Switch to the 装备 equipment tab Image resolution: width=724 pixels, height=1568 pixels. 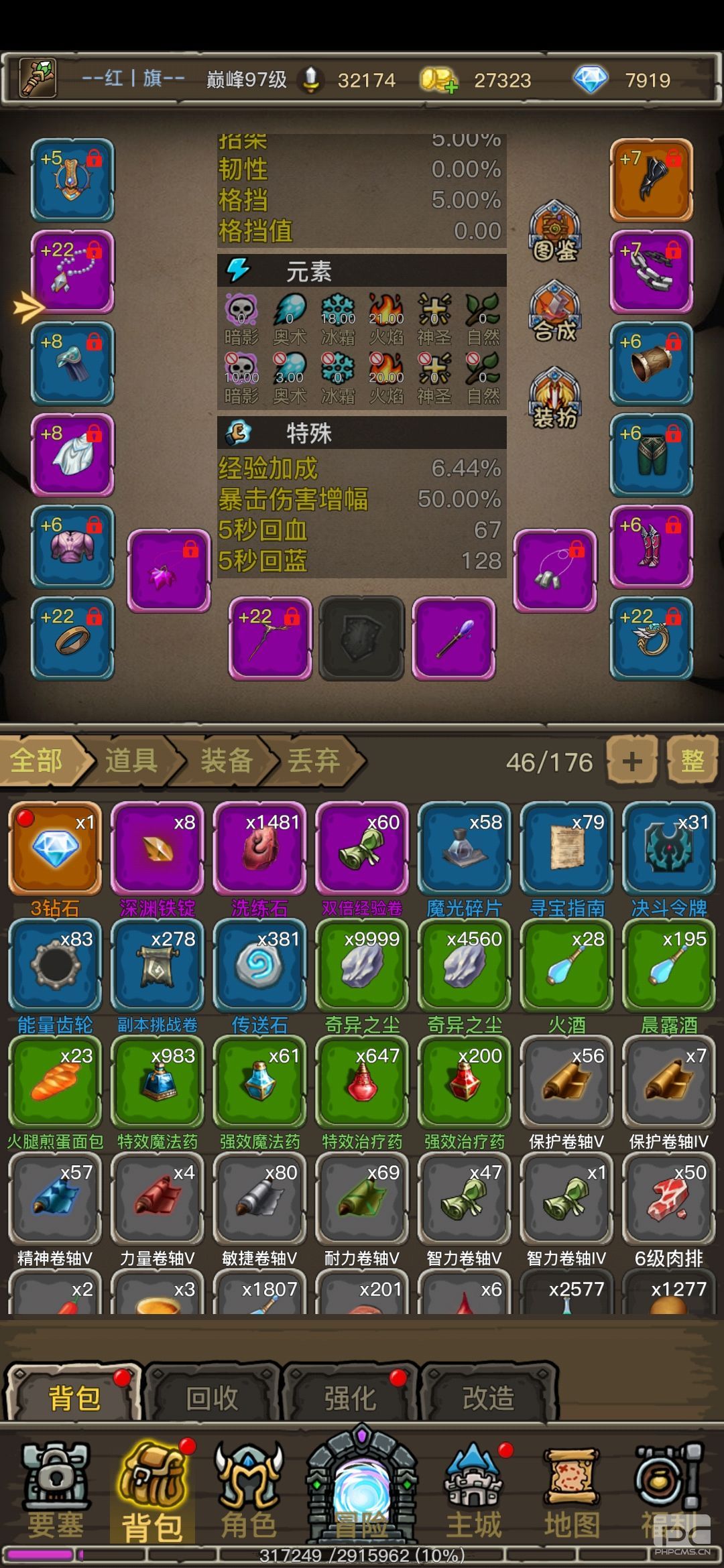coord(226,761)
